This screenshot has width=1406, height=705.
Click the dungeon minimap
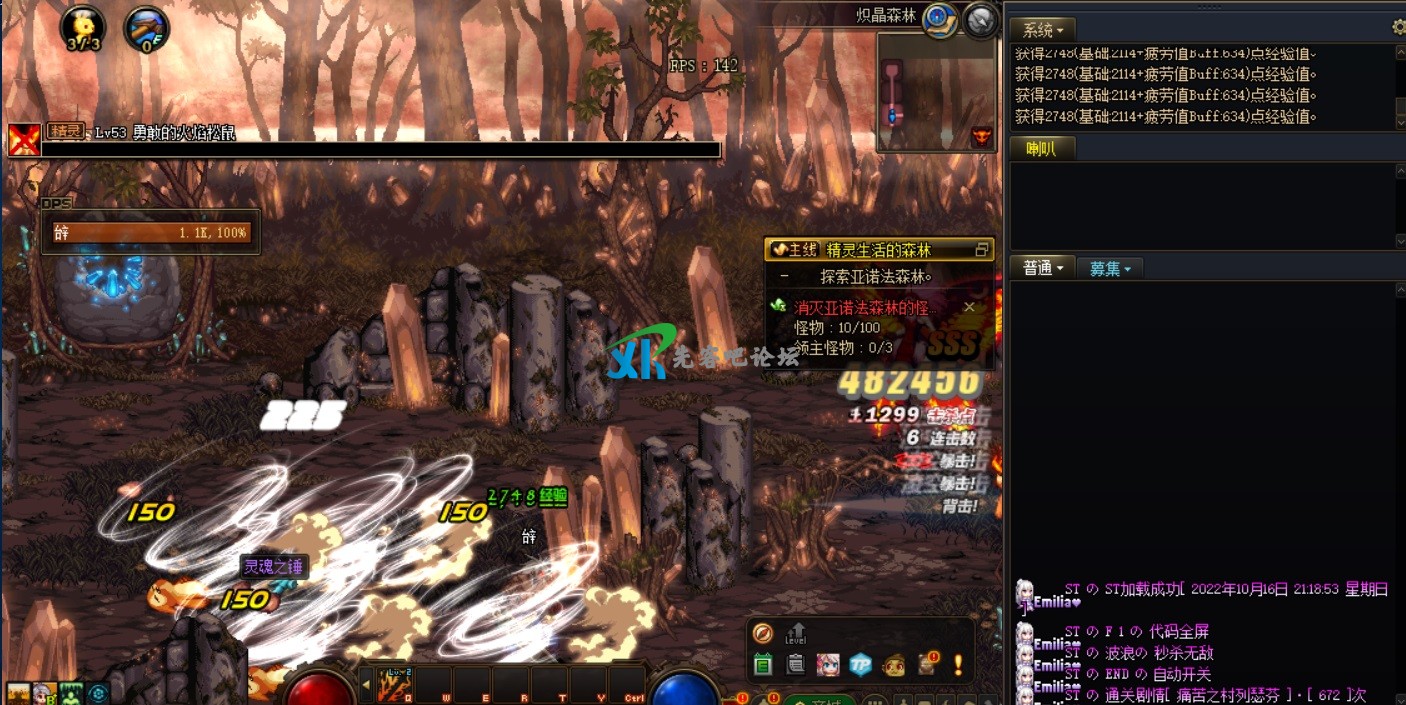(x=936, y=92)
